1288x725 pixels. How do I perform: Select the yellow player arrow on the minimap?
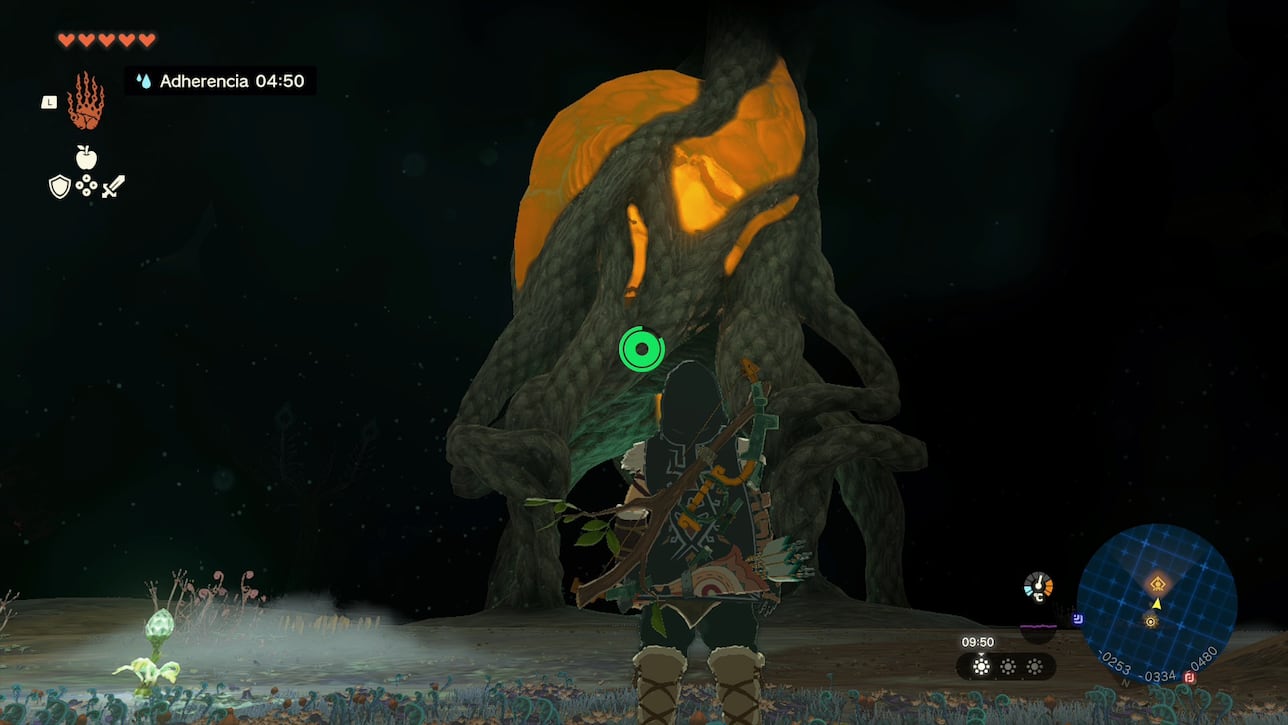coord(1157,604)
